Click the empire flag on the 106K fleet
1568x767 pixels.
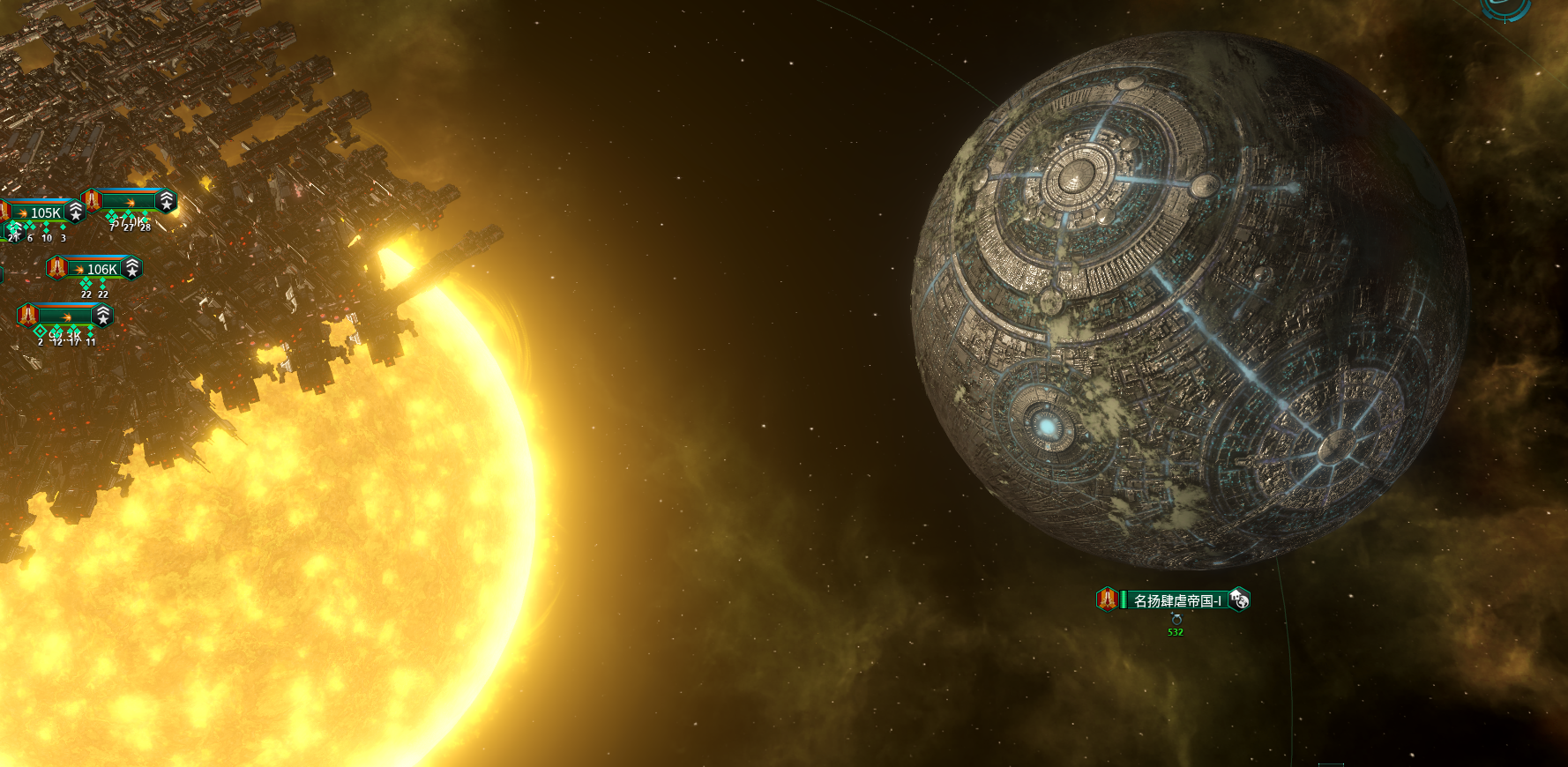pos(57,267)
